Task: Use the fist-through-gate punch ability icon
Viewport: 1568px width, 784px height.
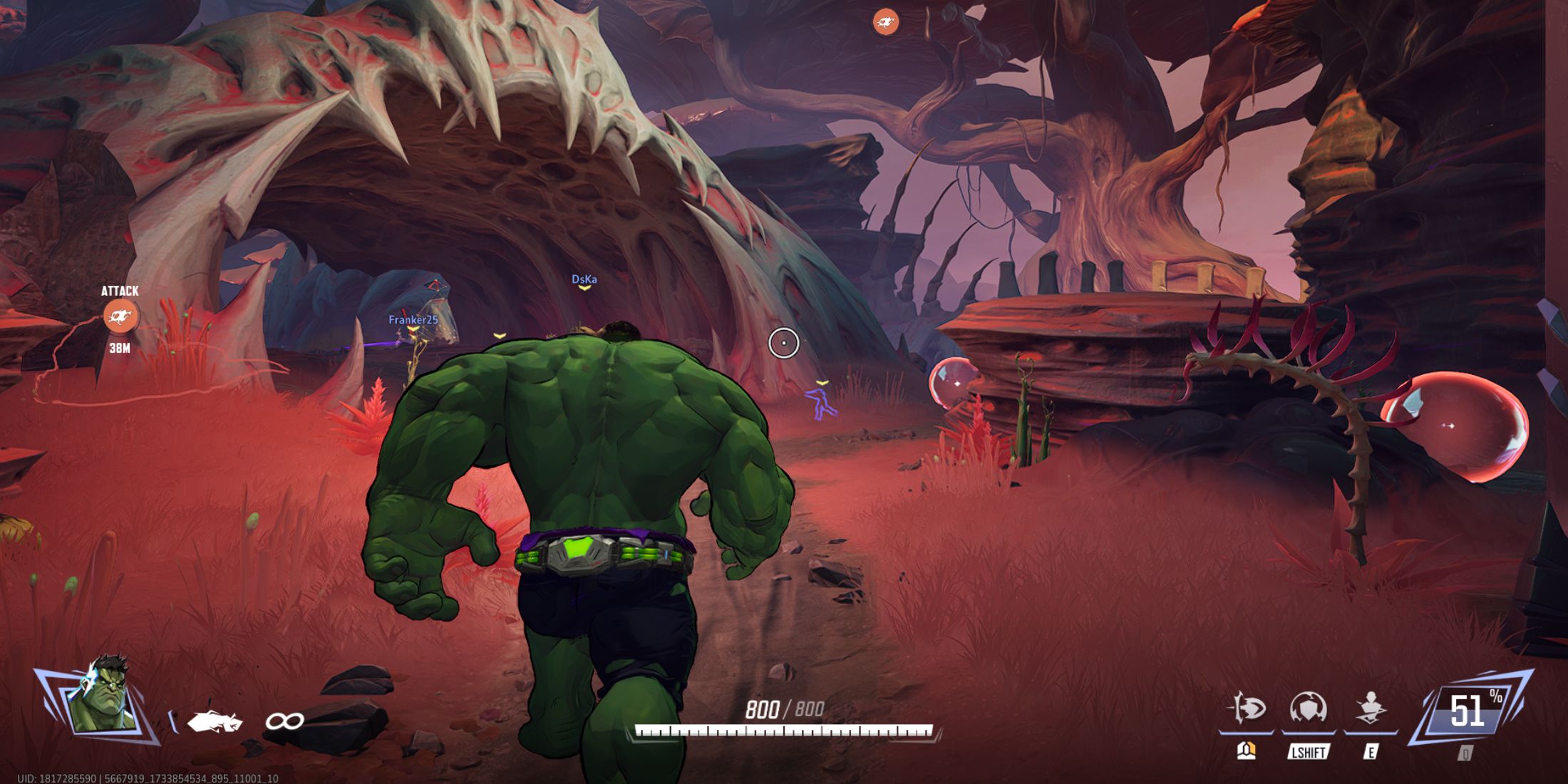Action: point(1247,708)
